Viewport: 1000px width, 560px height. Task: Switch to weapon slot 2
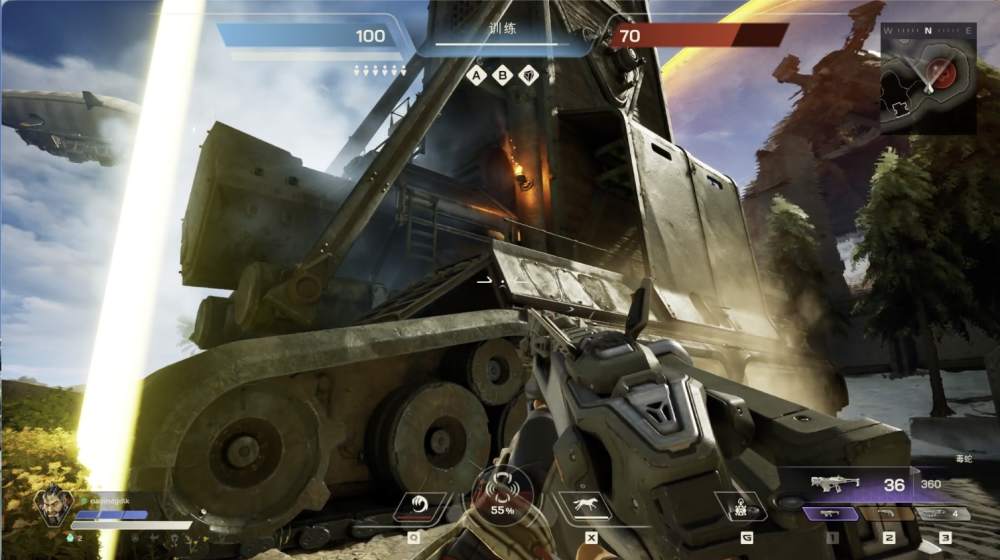pyautogui.click(x=888, y=514)
